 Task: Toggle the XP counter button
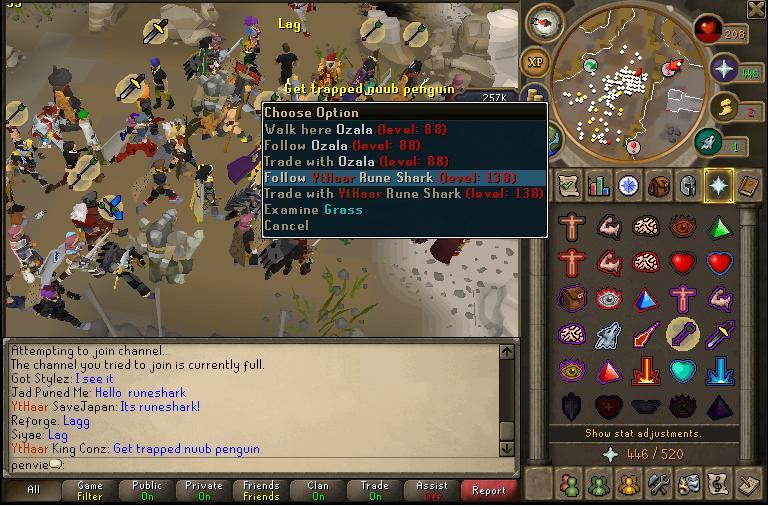pos(536,62)
